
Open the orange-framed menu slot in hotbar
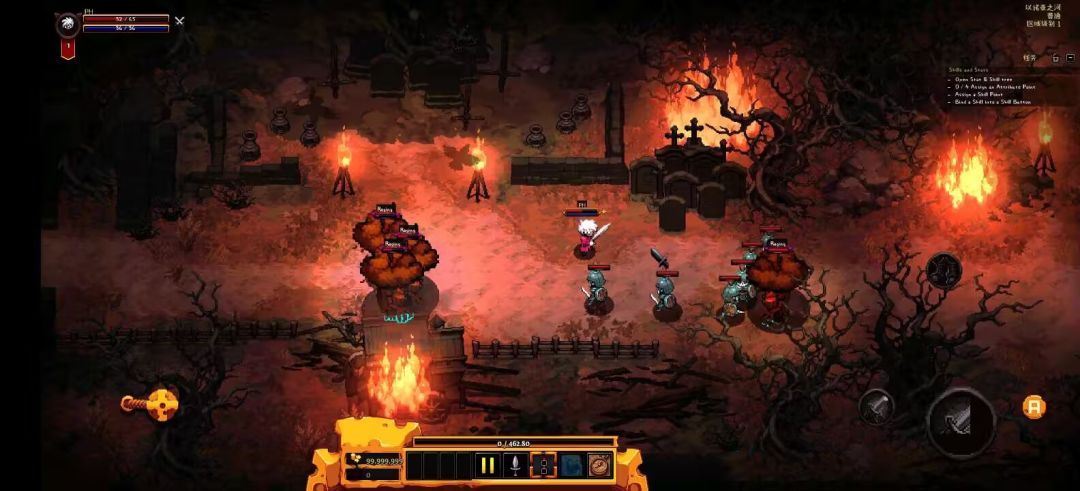pos(543,465)
